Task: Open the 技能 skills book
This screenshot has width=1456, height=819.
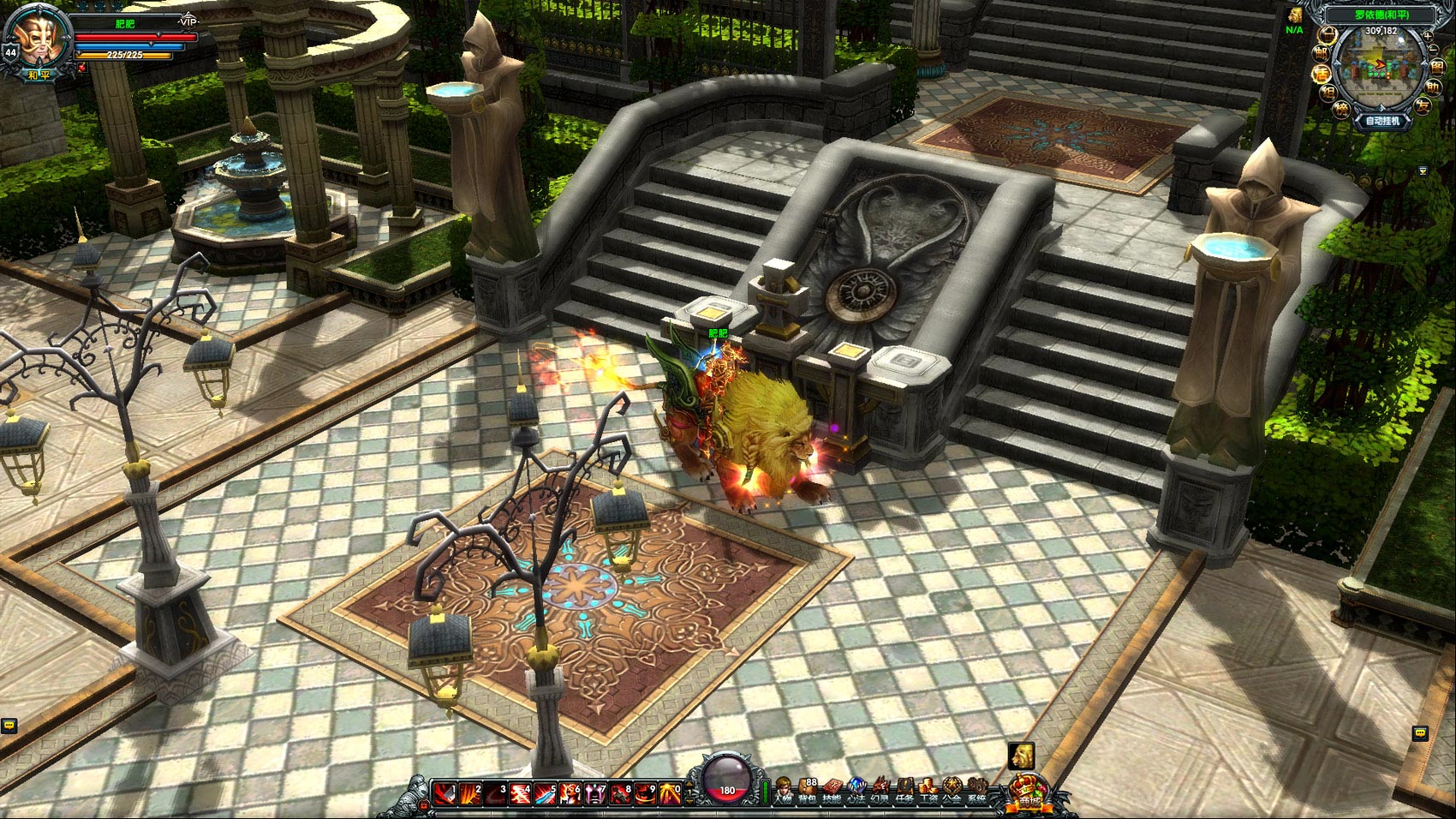Action: tap(832, 793)
